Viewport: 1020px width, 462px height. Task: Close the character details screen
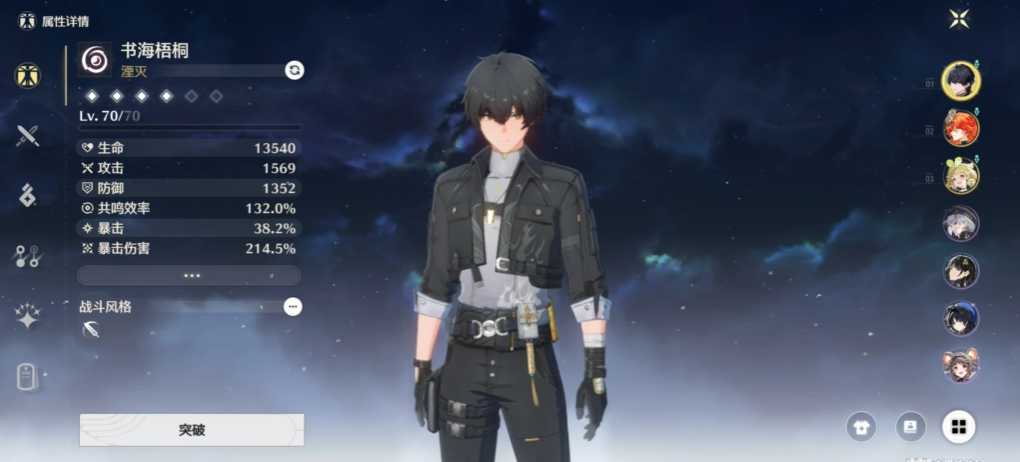pyautogui.click(x=959, y=18)
